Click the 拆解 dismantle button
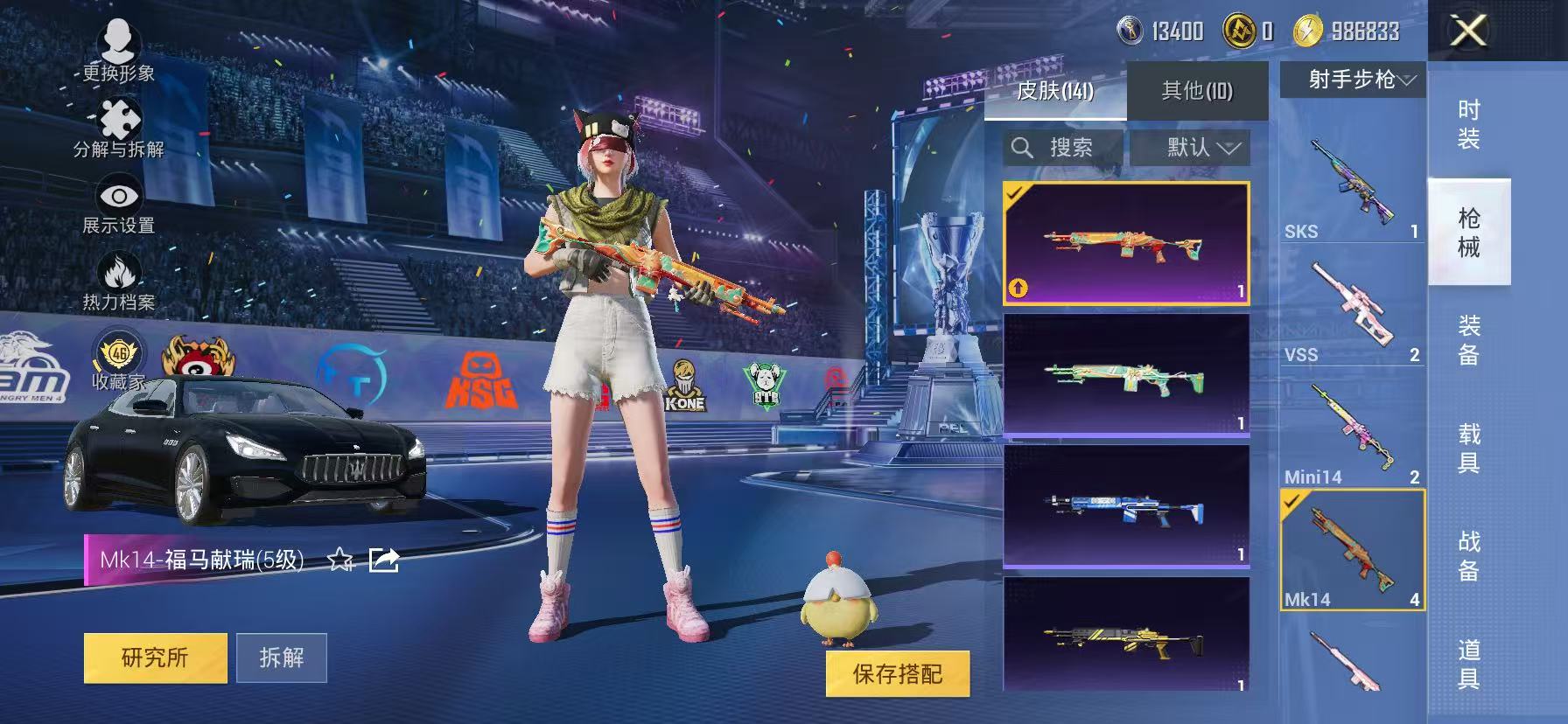The height and width of the screenshot is (724, 1568). [282, 658]
